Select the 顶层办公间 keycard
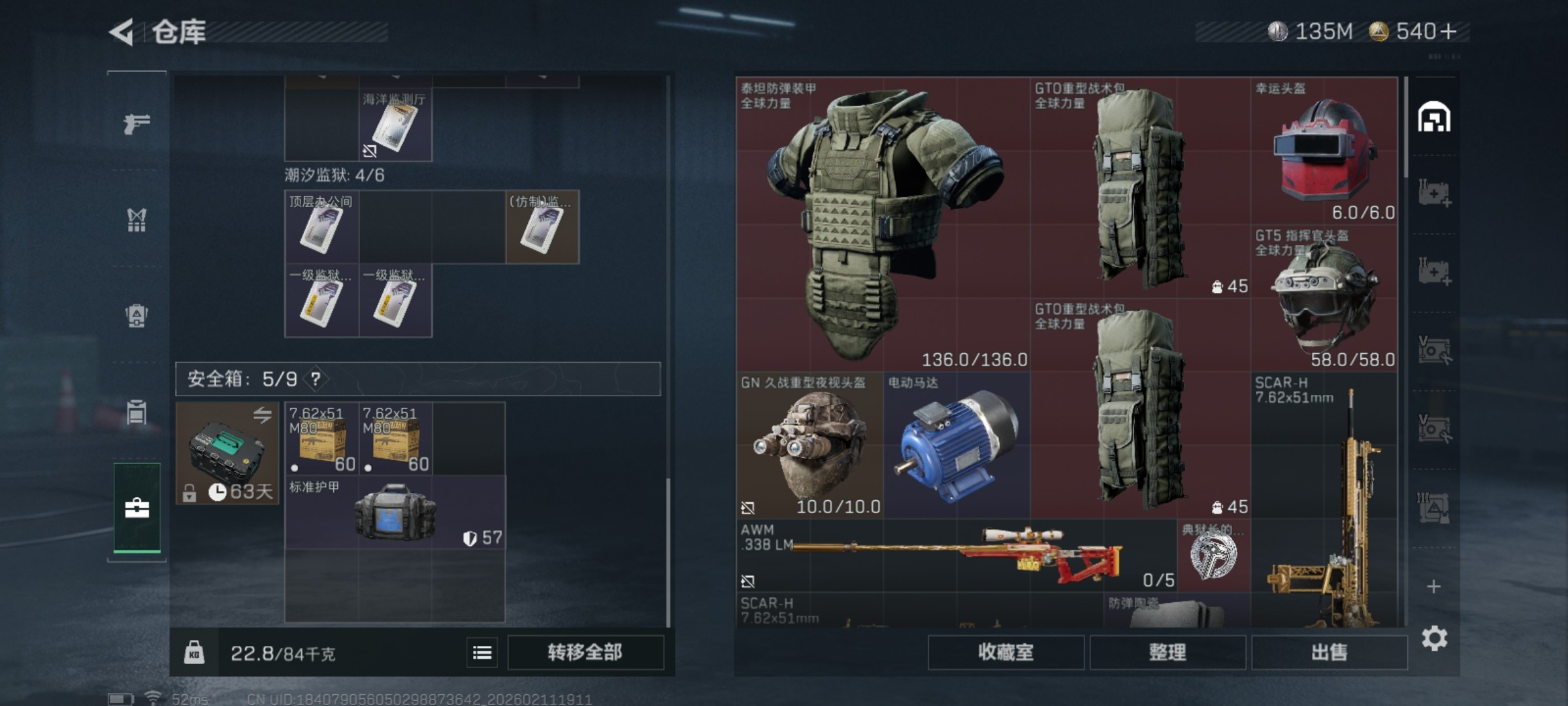Image resolution: width=1568 pixels, height=706 pixels. [321, 227]
